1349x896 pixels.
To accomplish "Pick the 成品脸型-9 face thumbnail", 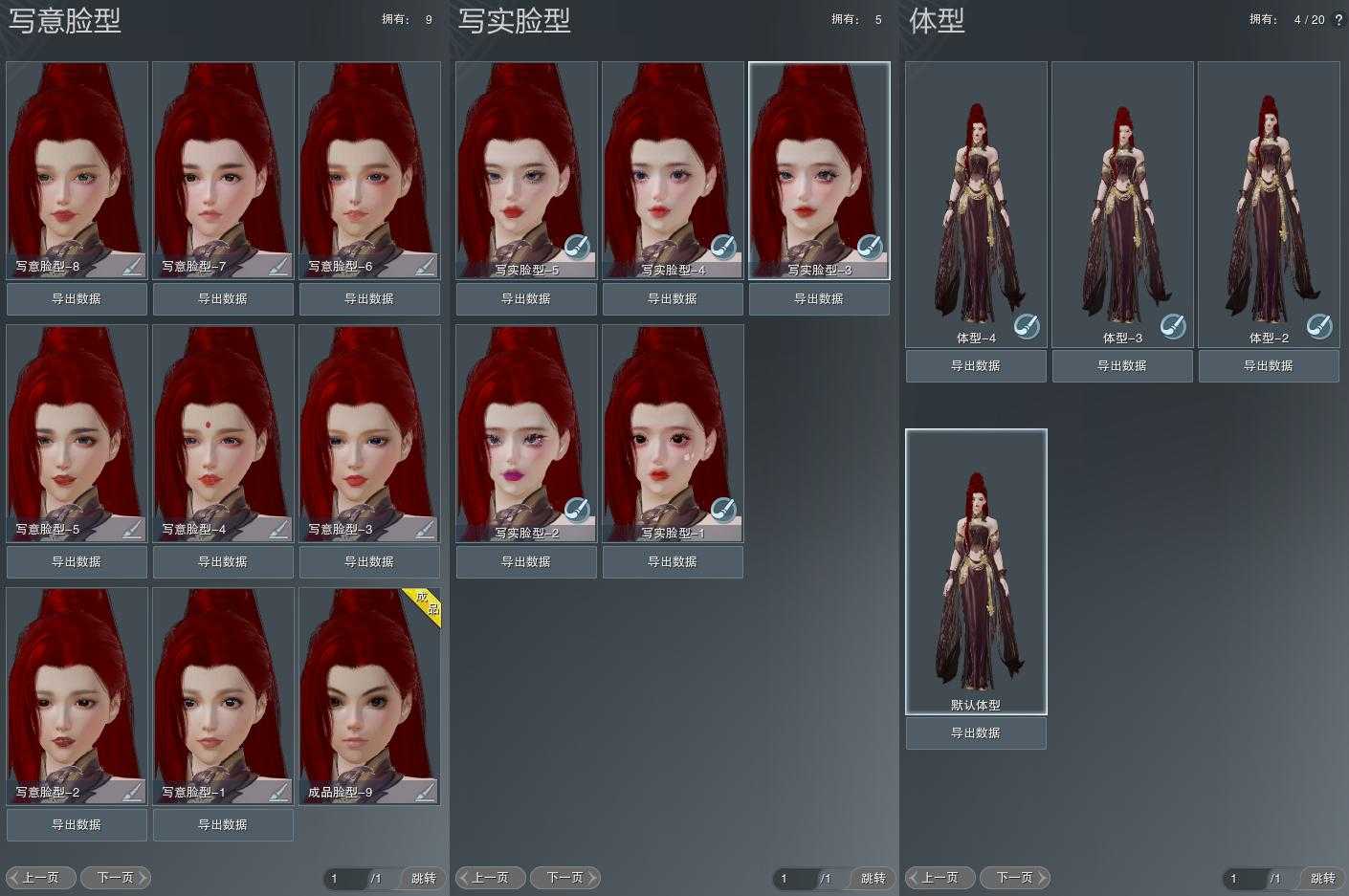I will click(369, 688).
